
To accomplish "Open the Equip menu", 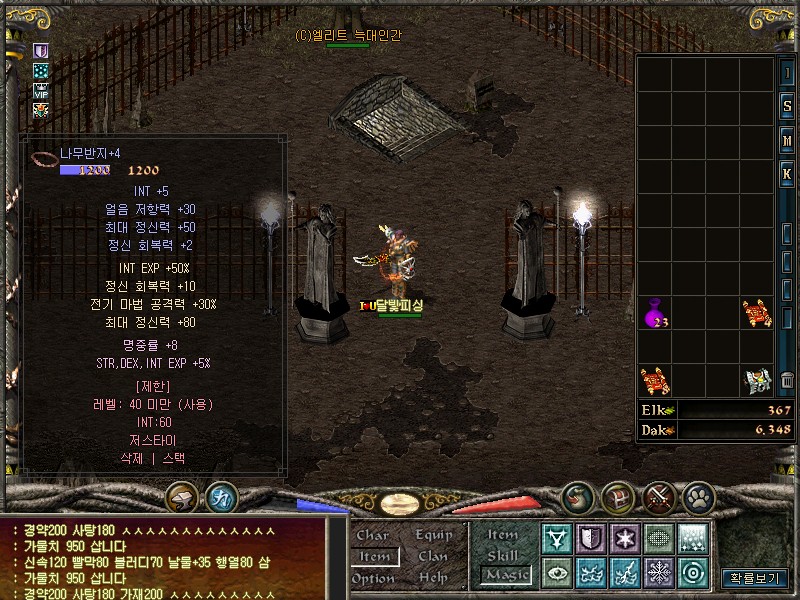I will point(434,535).
